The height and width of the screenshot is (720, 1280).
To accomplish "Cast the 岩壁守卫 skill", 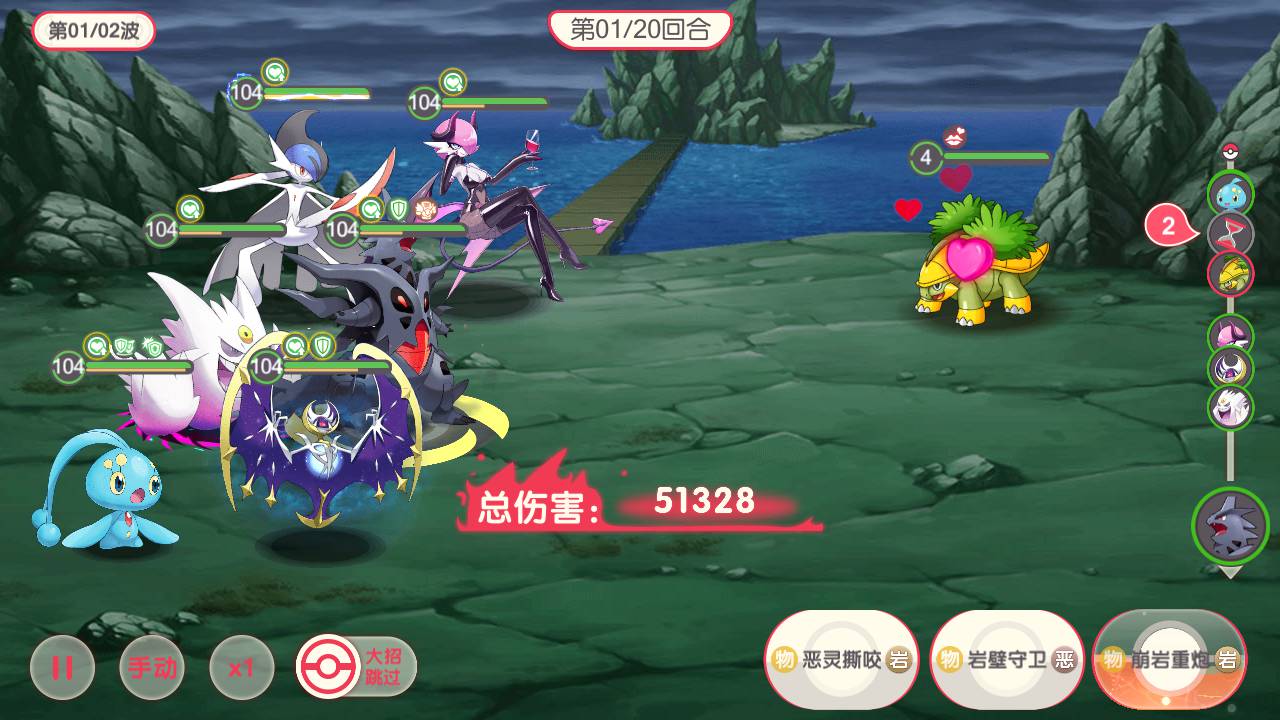I will click(x=1006, y=659).
